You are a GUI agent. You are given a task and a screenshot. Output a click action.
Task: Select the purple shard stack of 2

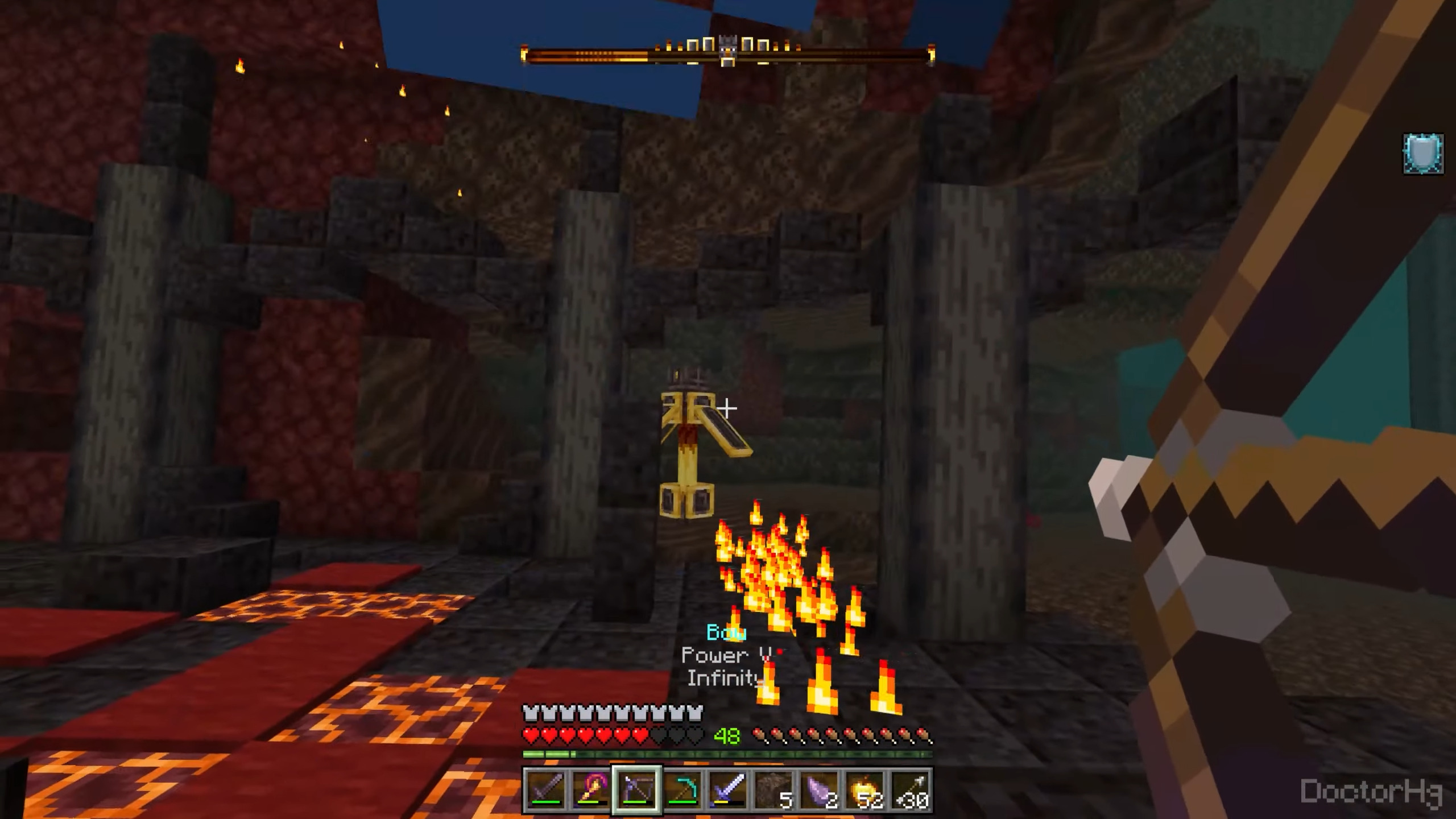(x=819, y=789)
